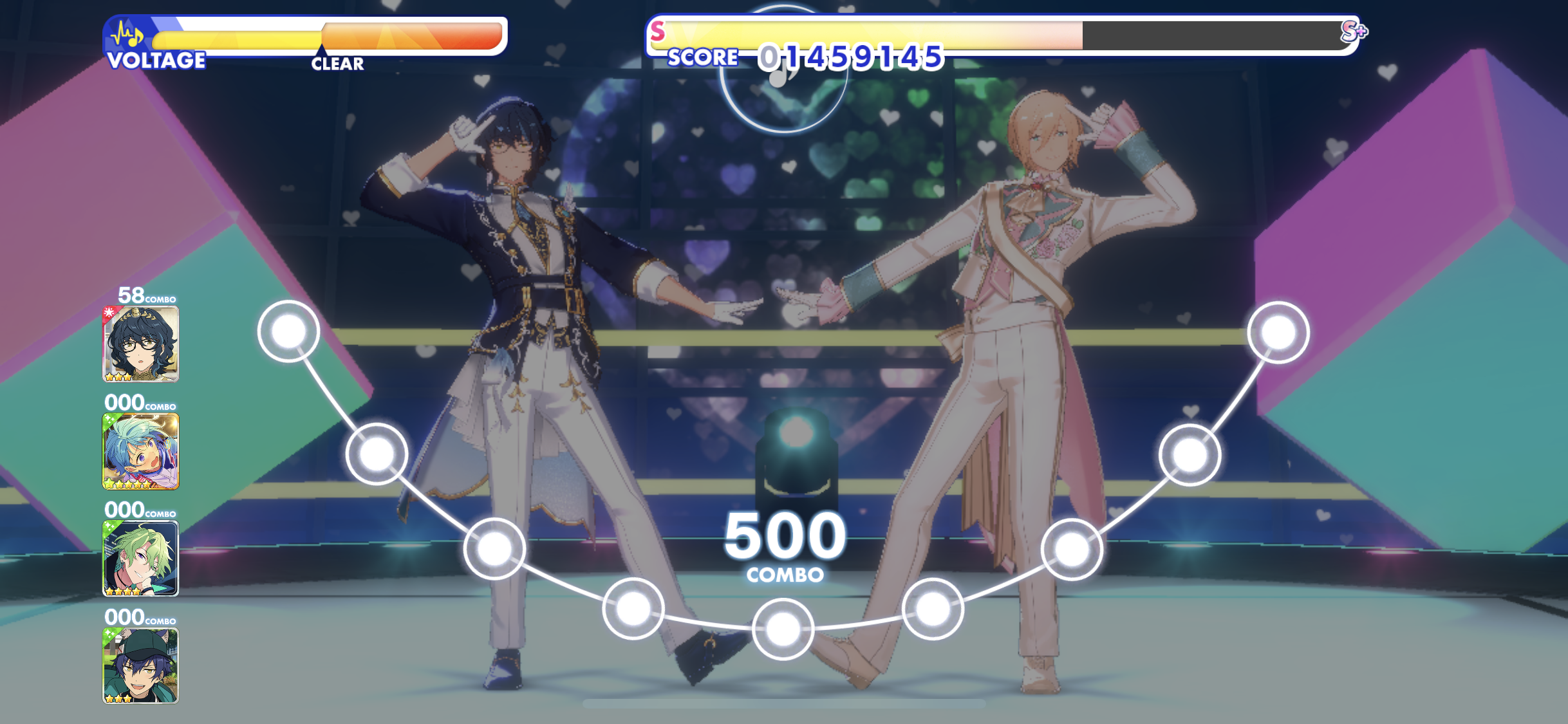
Task: Hit the rightmost tap circle of the arc
Action: tap(1278, 332)
